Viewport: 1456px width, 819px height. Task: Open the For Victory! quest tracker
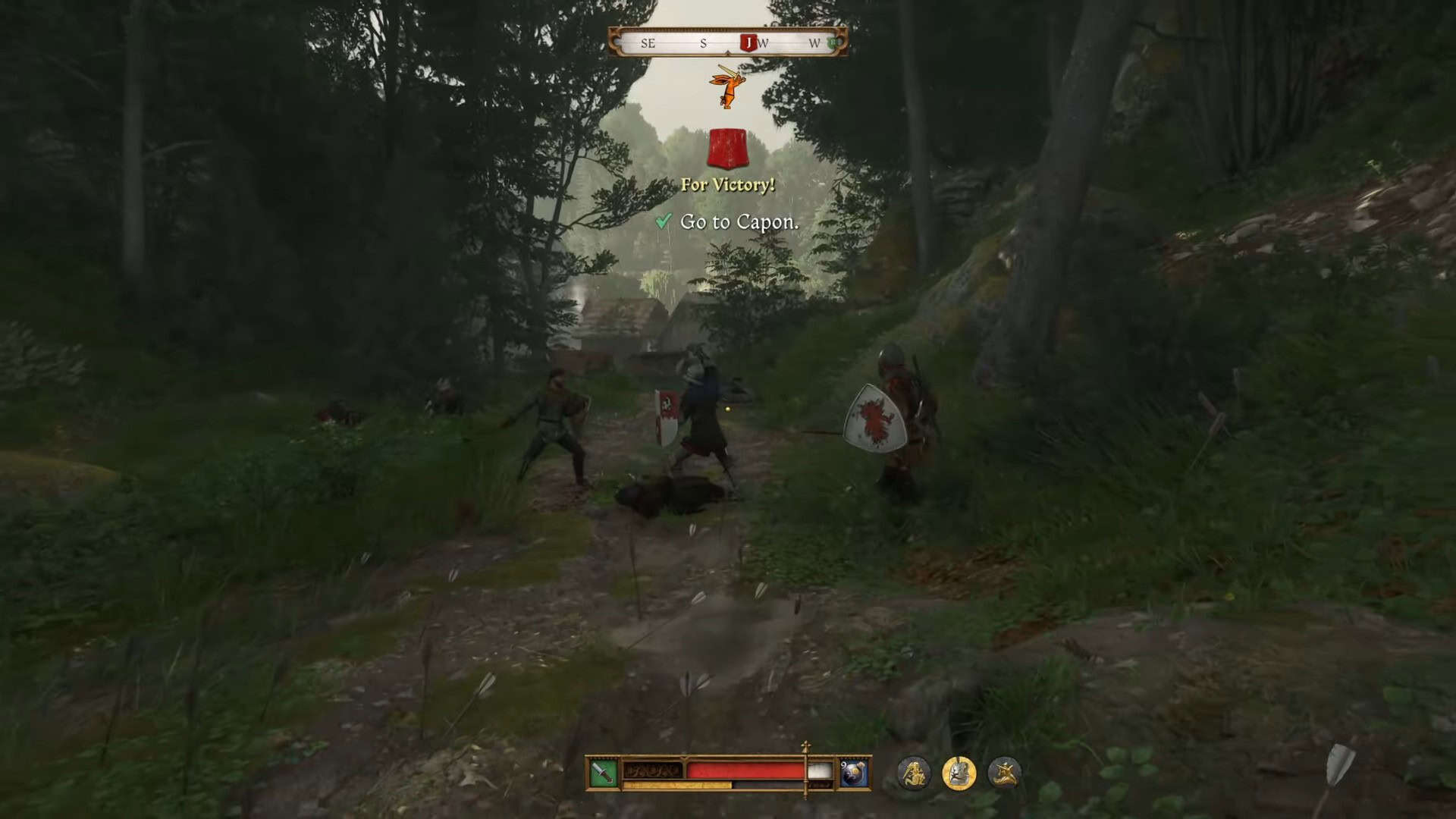[x=728, y=184]
